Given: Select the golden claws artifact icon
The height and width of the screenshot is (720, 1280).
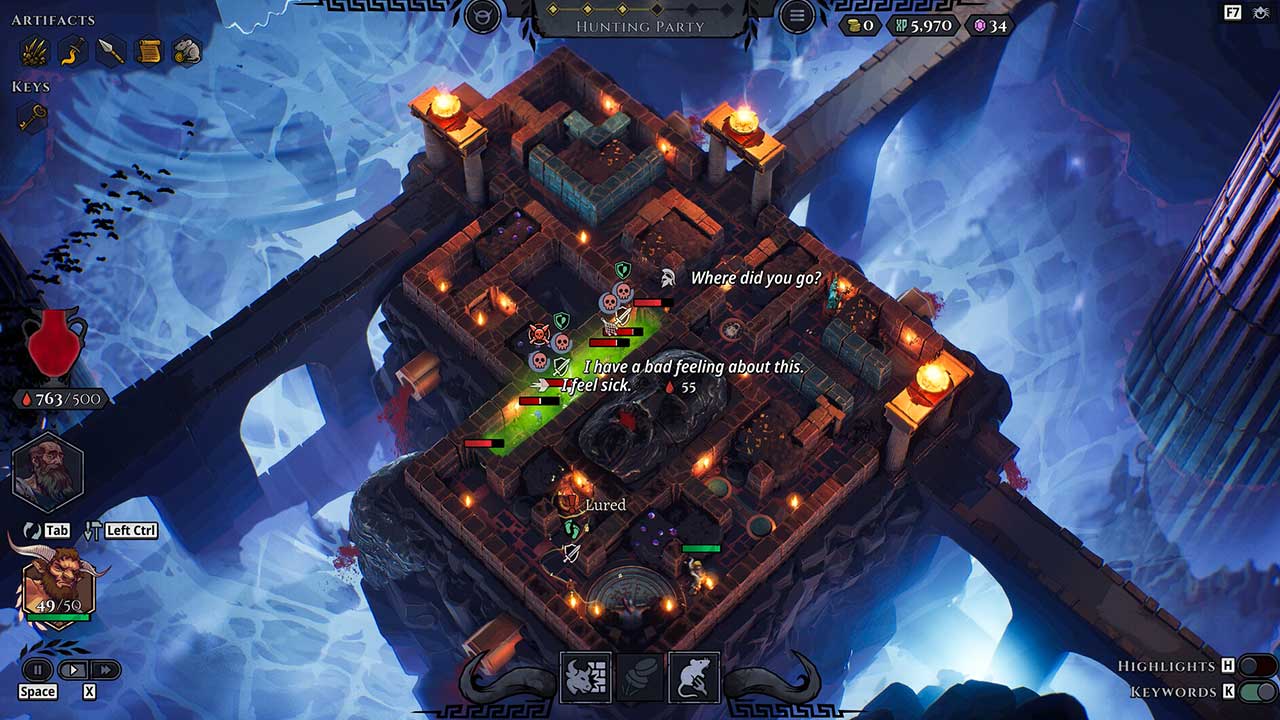Looking at the screenshot, I should [x=33, y=50].
